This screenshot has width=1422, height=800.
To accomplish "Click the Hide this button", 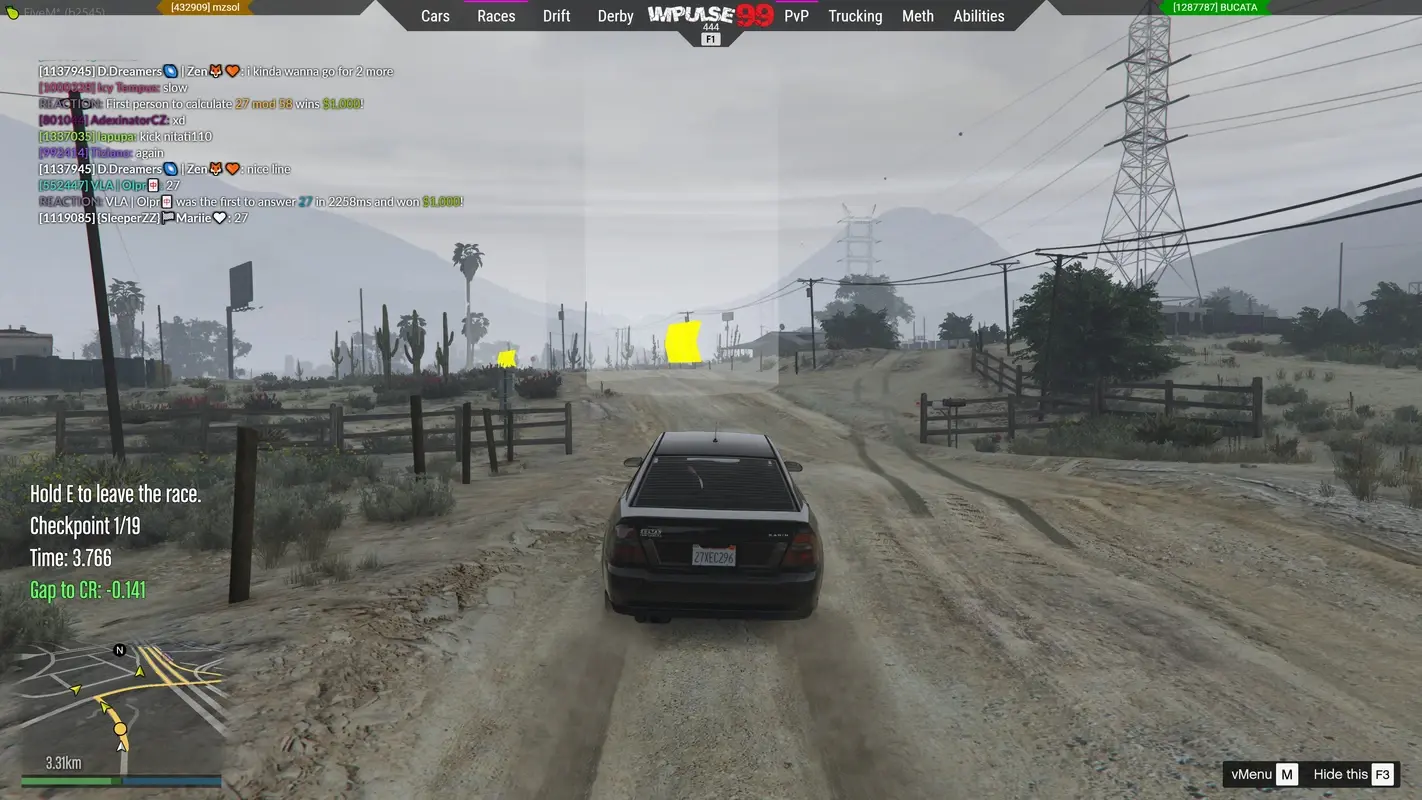I will coord(1340,774).
